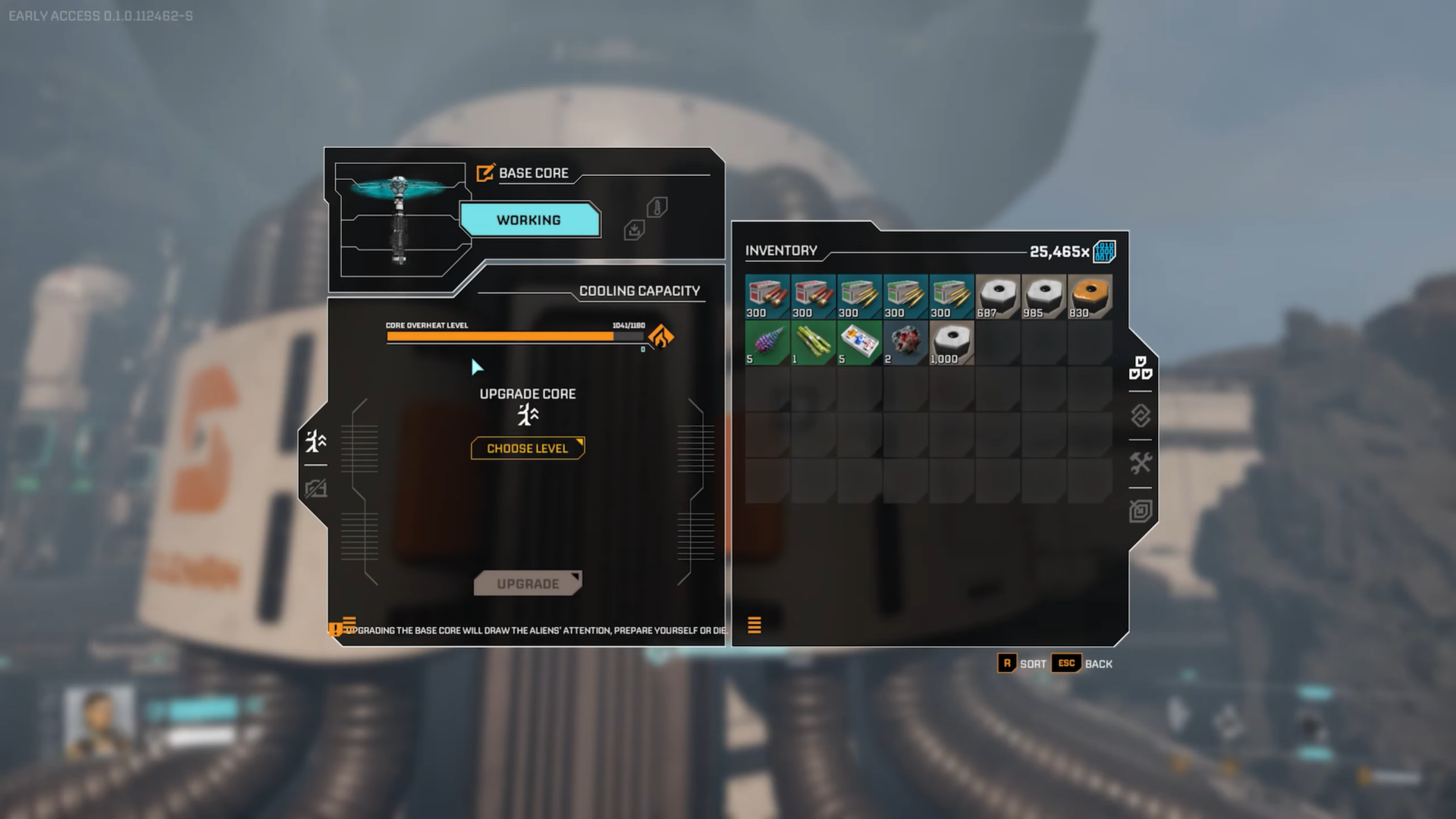Rename the Base Core with the edit icon
Image resolution: width=1456 pixels, height=819 pixels.
click(x=485, y=173)
